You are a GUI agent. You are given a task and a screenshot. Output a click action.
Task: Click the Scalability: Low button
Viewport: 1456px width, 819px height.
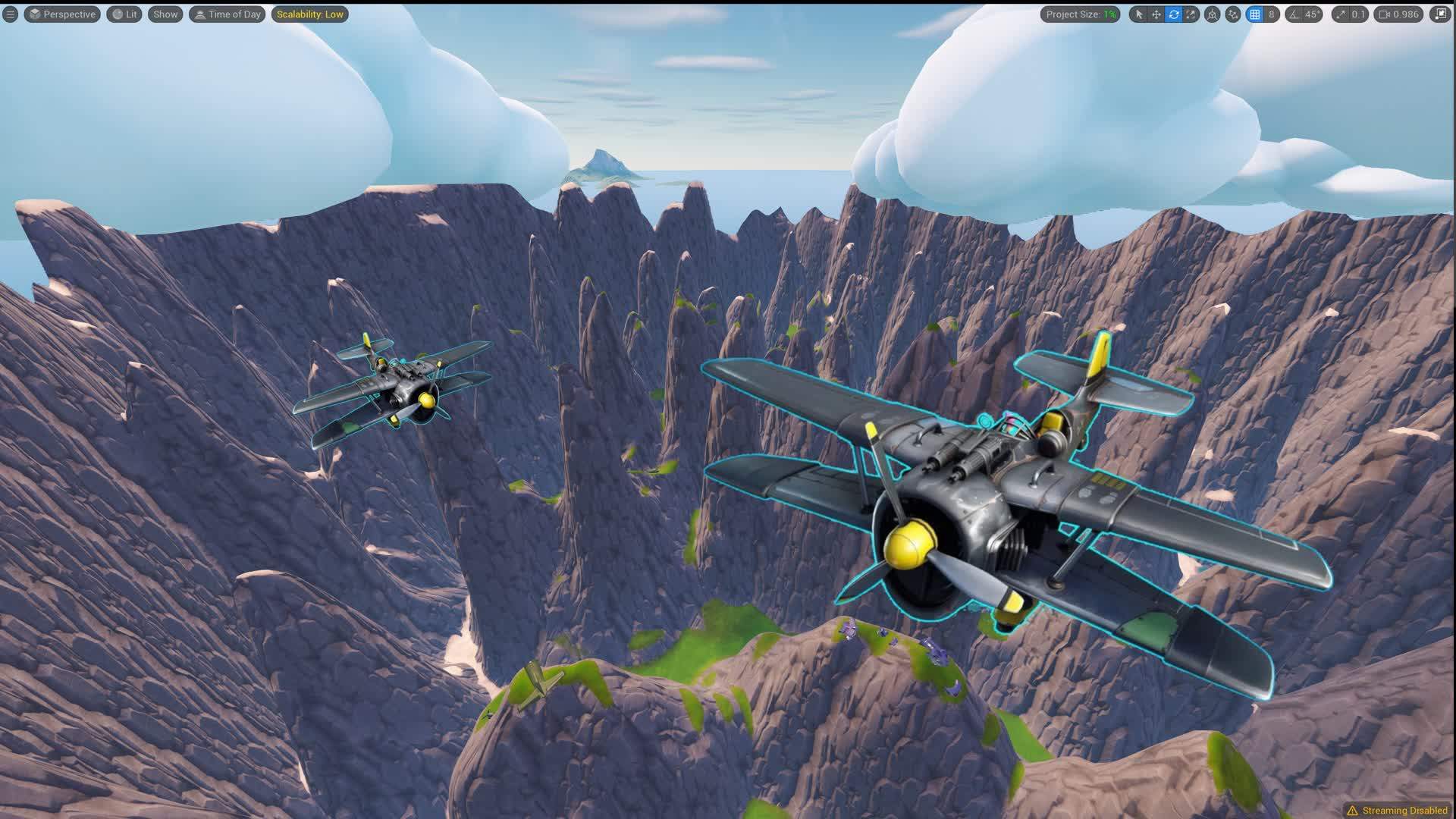[x=309, y=14]
